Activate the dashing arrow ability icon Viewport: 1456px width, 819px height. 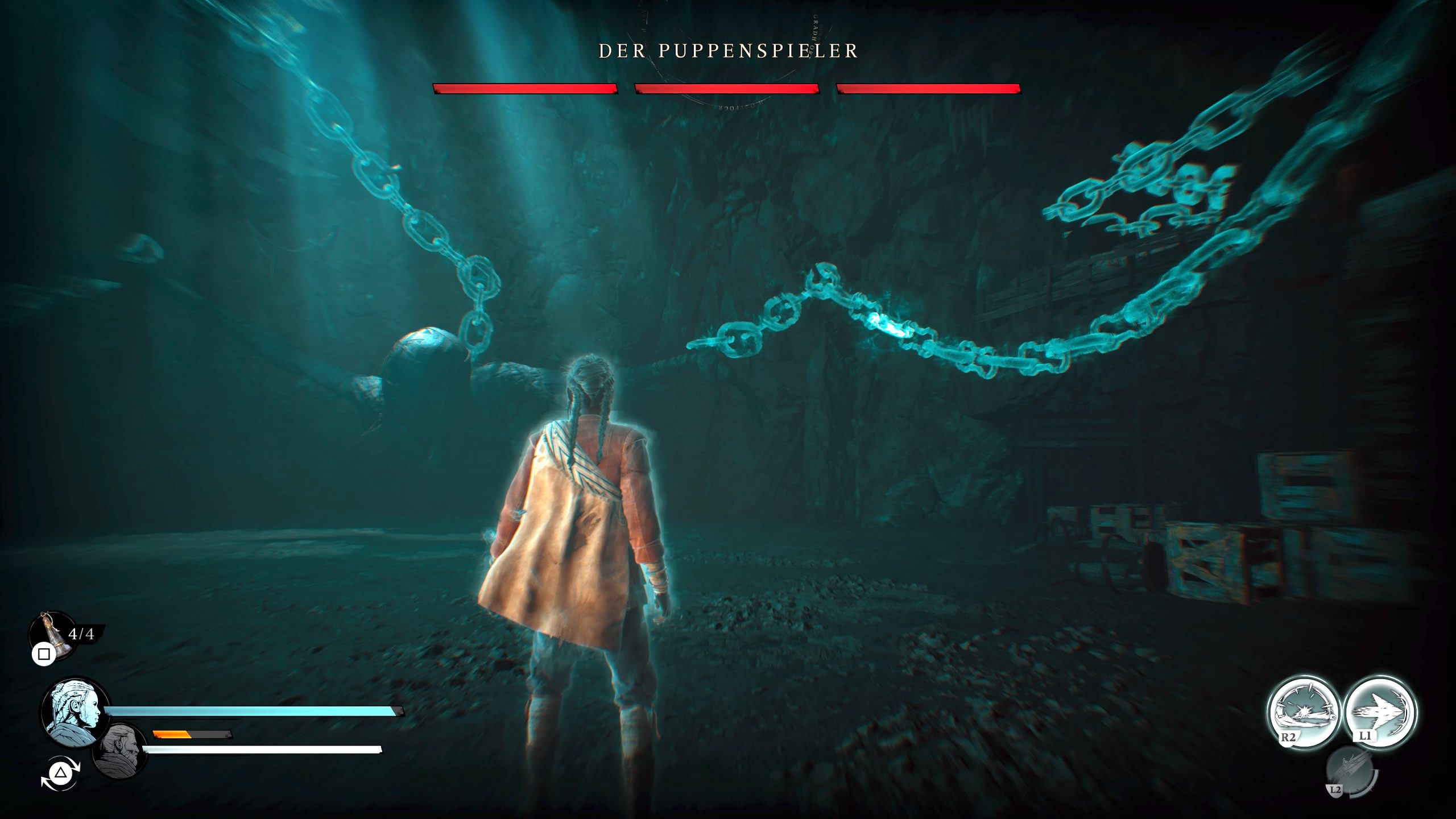click(x=1380, y=712)
